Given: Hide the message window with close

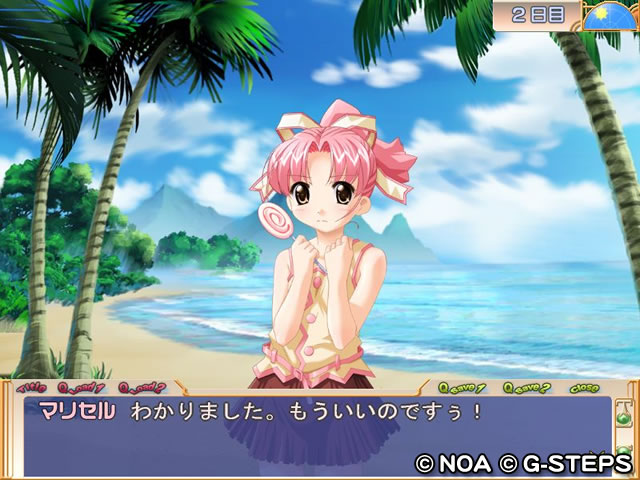Looking at the screenshot, I should [584, 387].
